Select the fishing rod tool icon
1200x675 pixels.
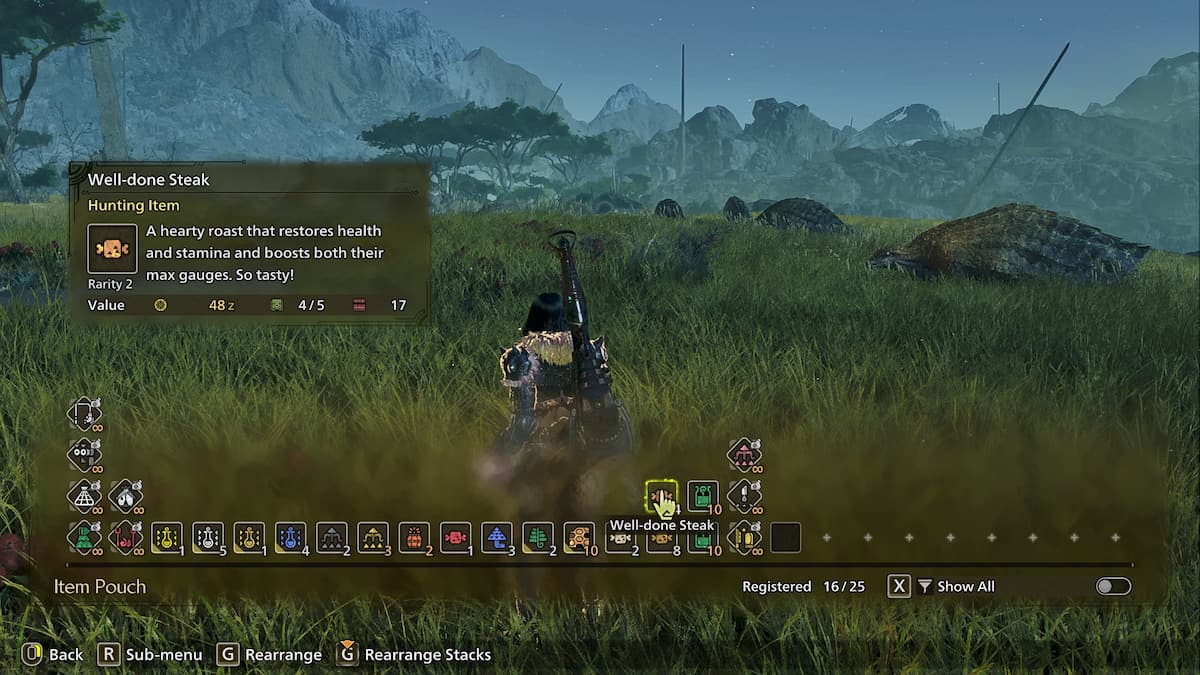(84, 413)
